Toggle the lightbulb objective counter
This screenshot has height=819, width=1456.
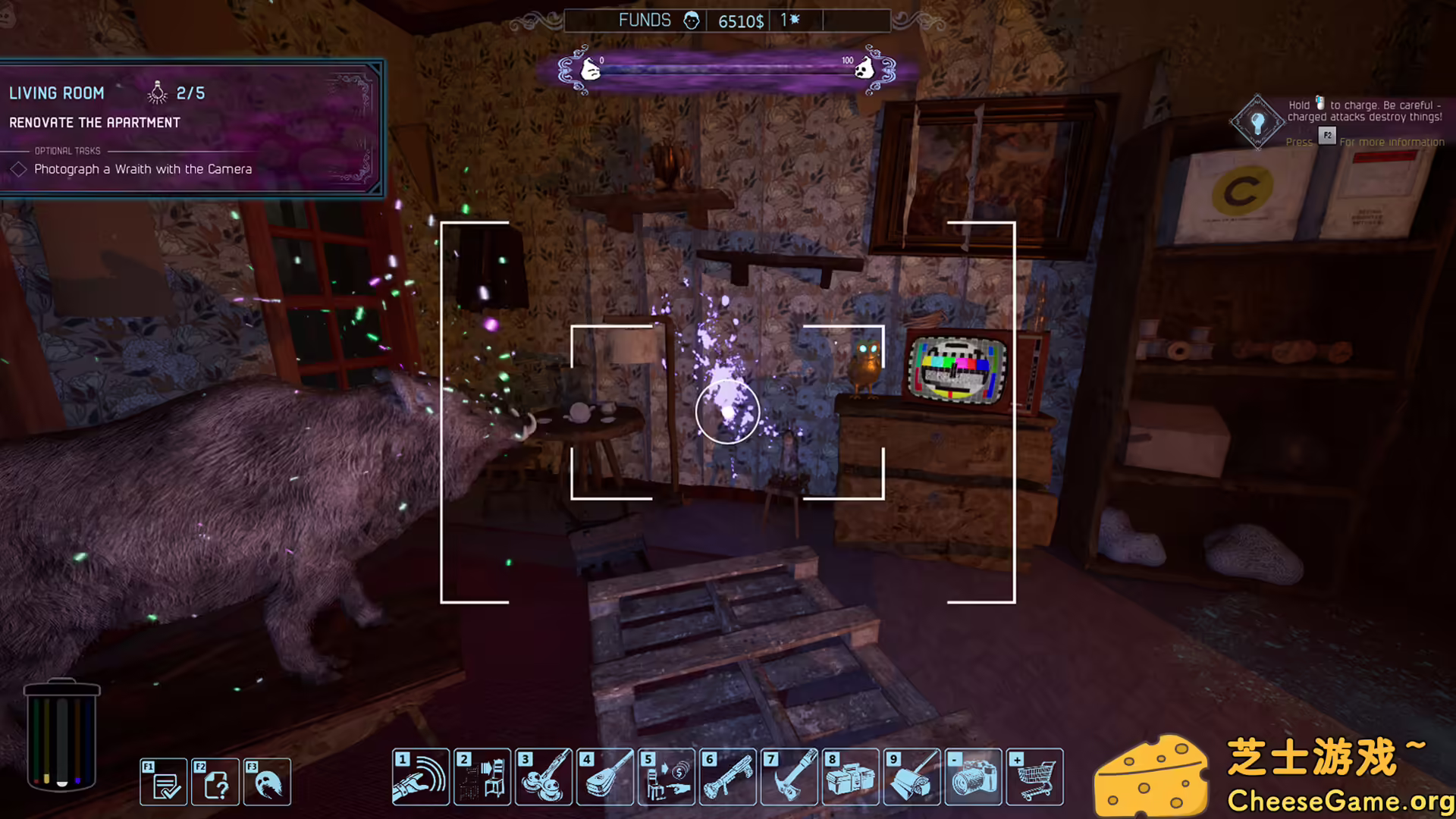click(158, 93)
